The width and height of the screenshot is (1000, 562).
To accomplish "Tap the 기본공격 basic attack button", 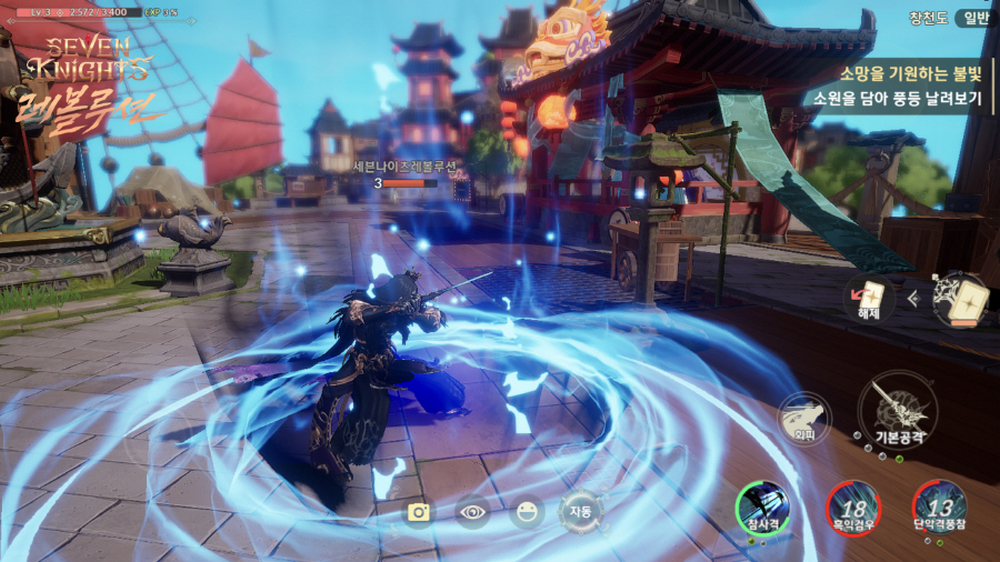I will [891, 409].
